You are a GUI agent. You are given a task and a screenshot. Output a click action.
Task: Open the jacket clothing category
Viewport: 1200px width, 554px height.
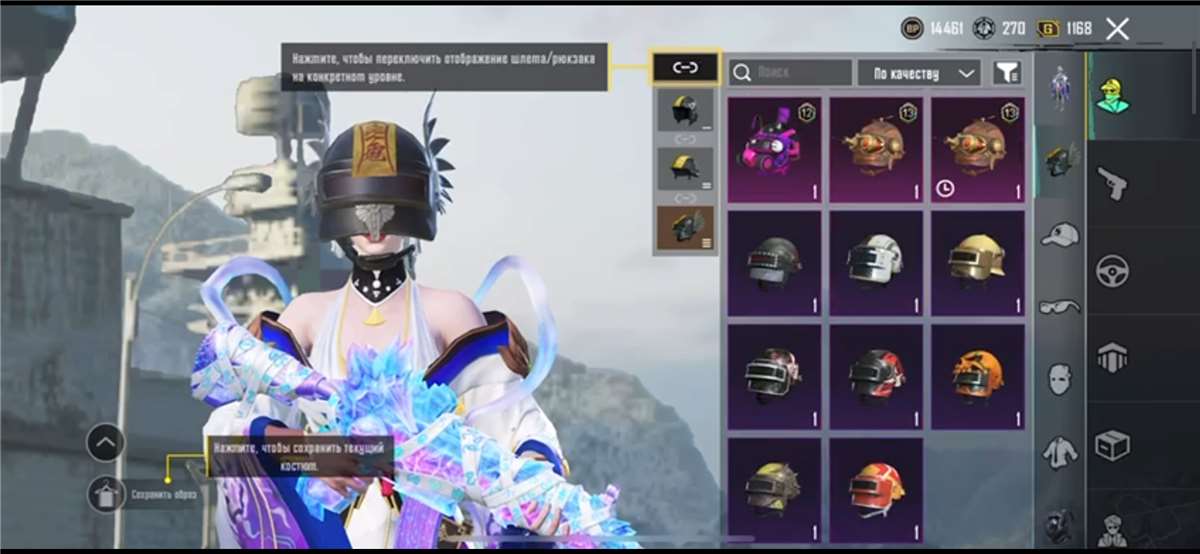[1059, 452]
